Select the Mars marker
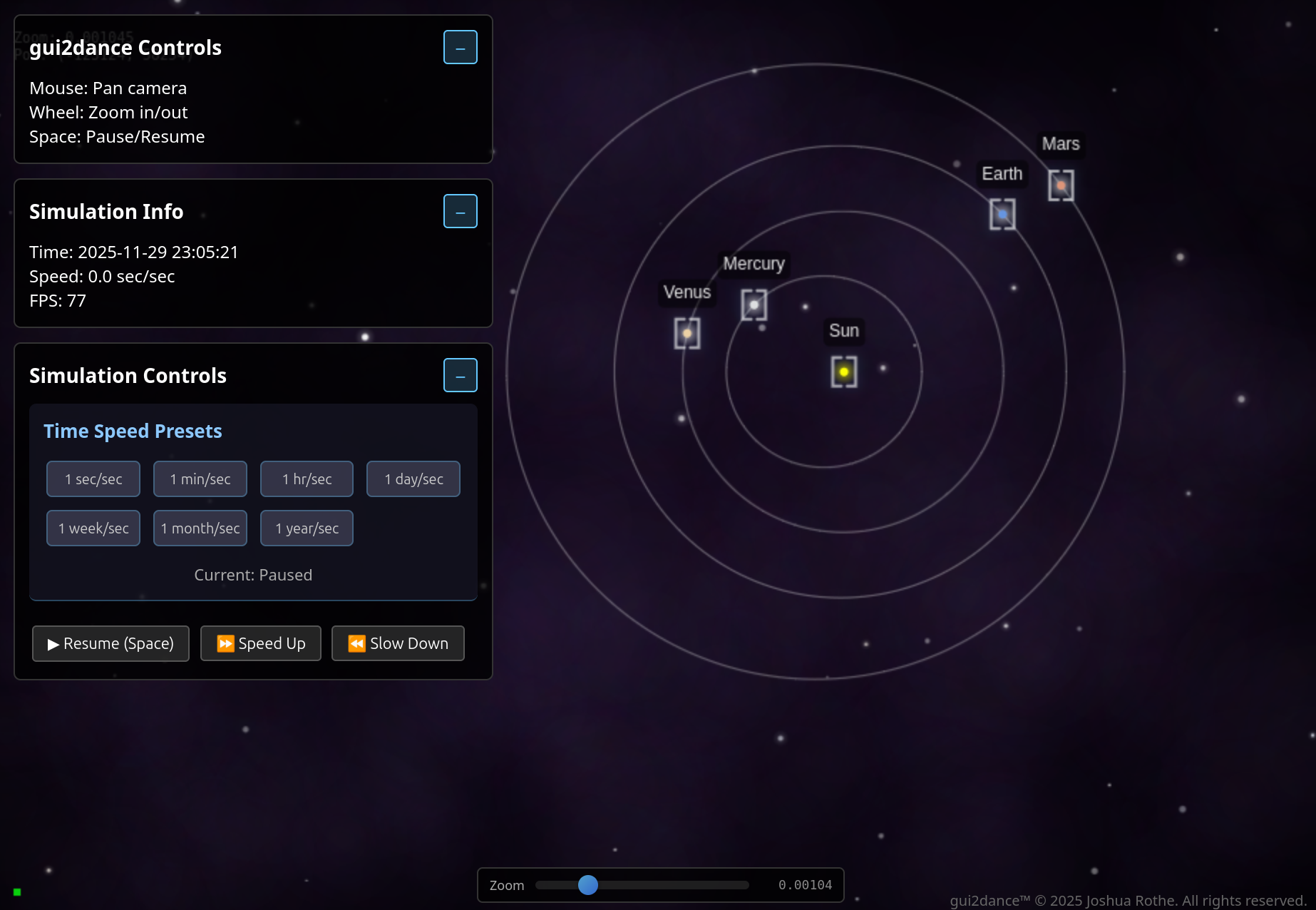 (x=1061, y=185)
